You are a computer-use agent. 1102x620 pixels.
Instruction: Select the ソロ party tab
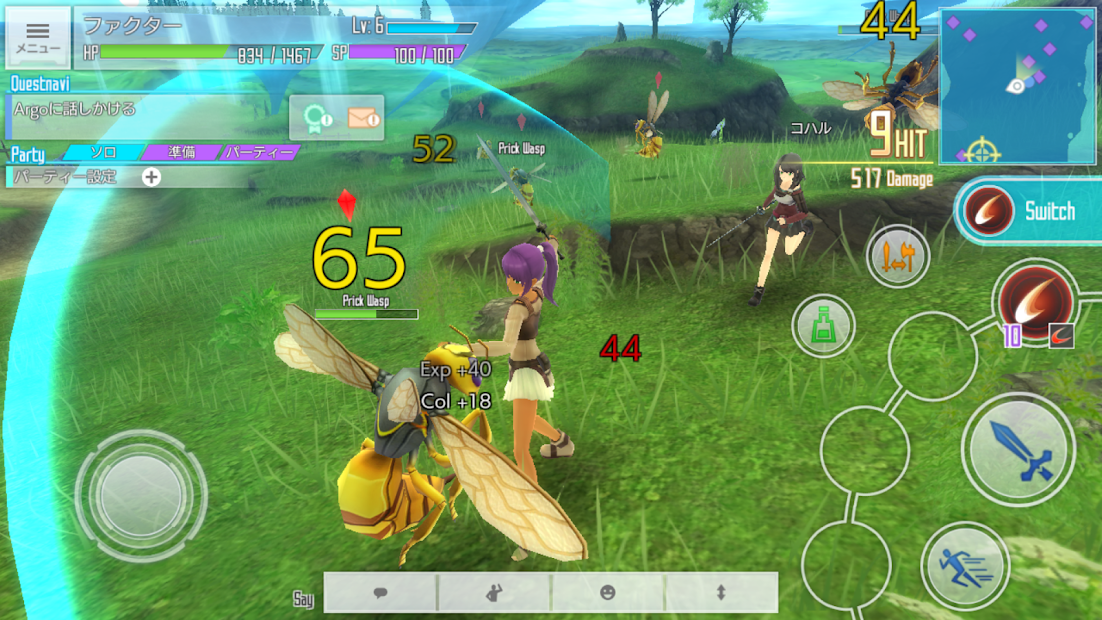102,153
